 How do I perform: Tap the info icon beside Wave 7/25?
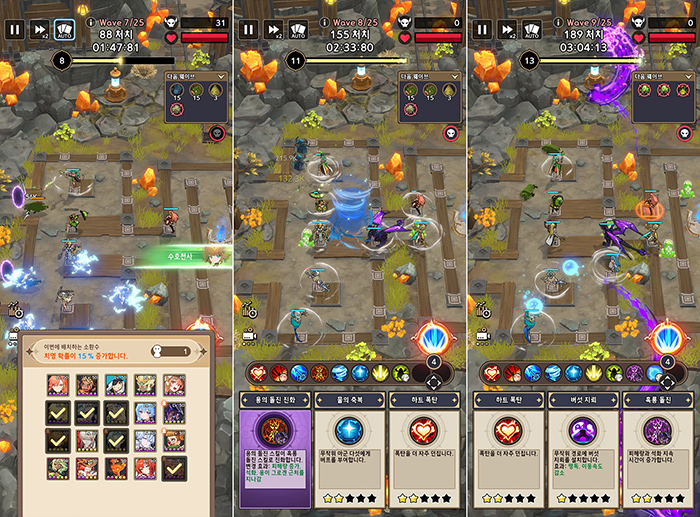coord(91,20)
